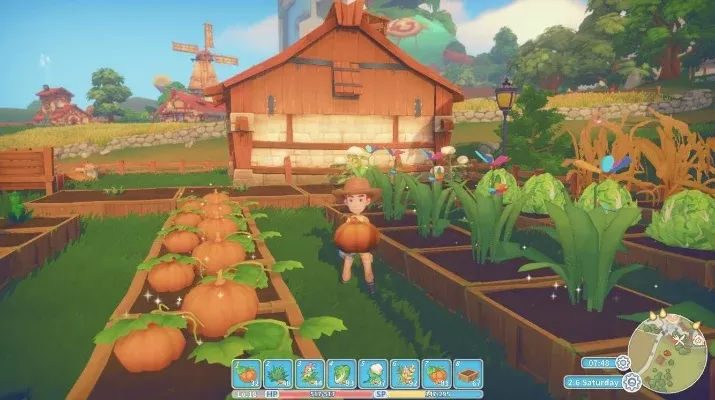Click the gear icon beside Saturday date
Viewport: 715px width, 400px height.
pos(631,381)
